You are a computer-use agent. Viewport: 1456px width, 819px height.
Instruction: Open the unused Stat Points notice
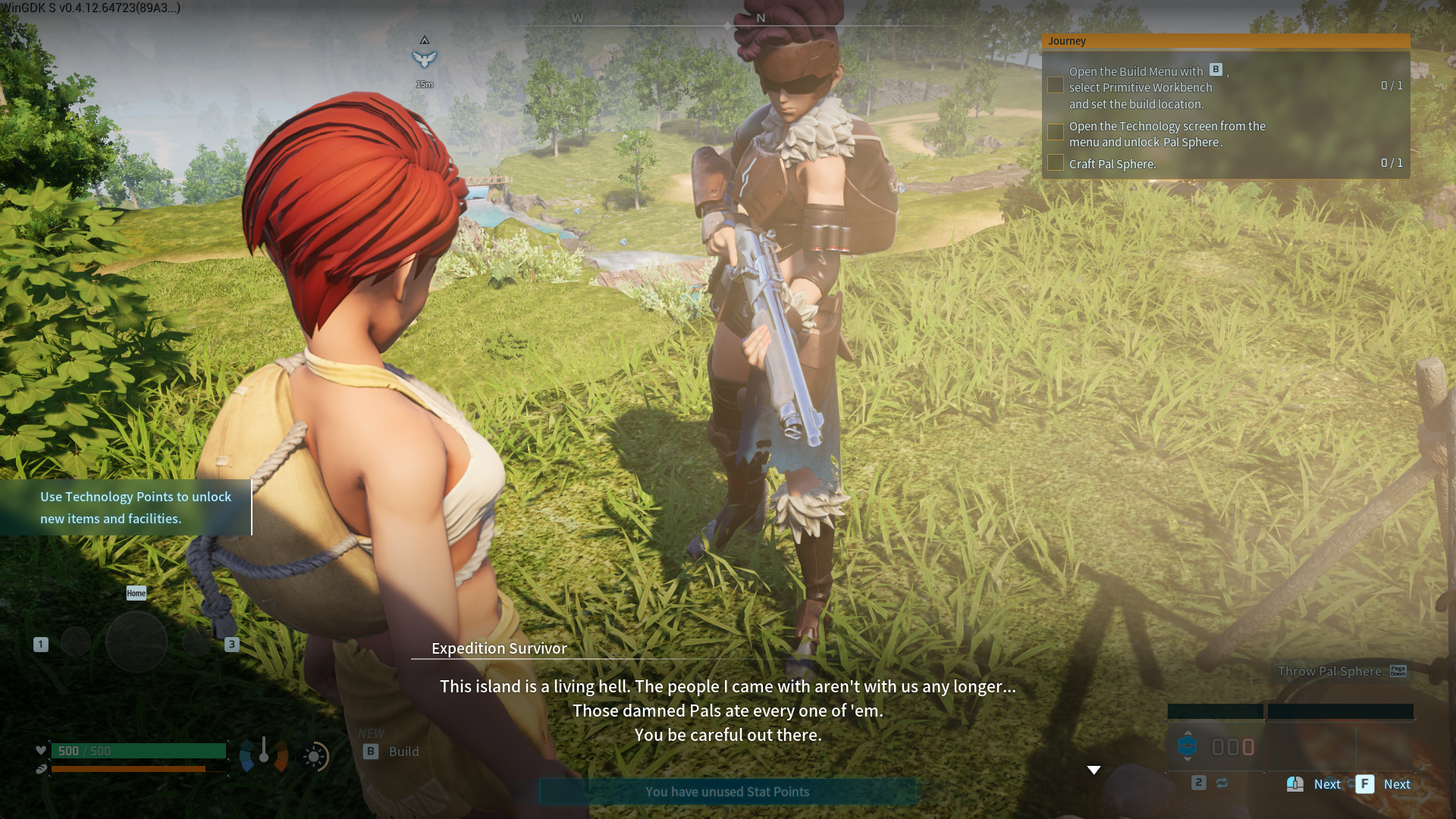pos(727,792)
